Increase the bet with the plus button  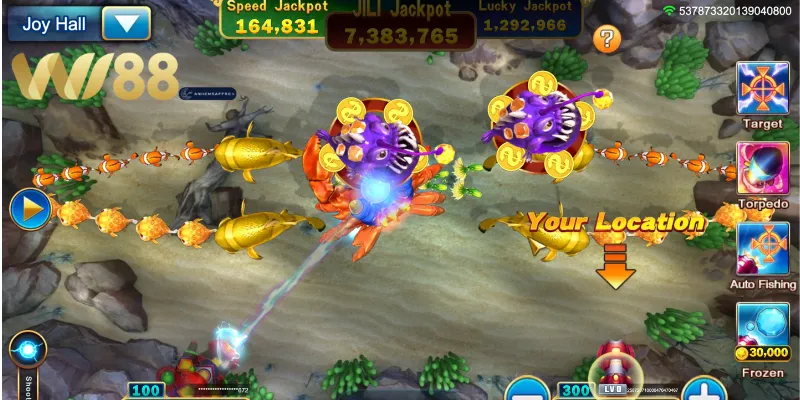(705, 391)
